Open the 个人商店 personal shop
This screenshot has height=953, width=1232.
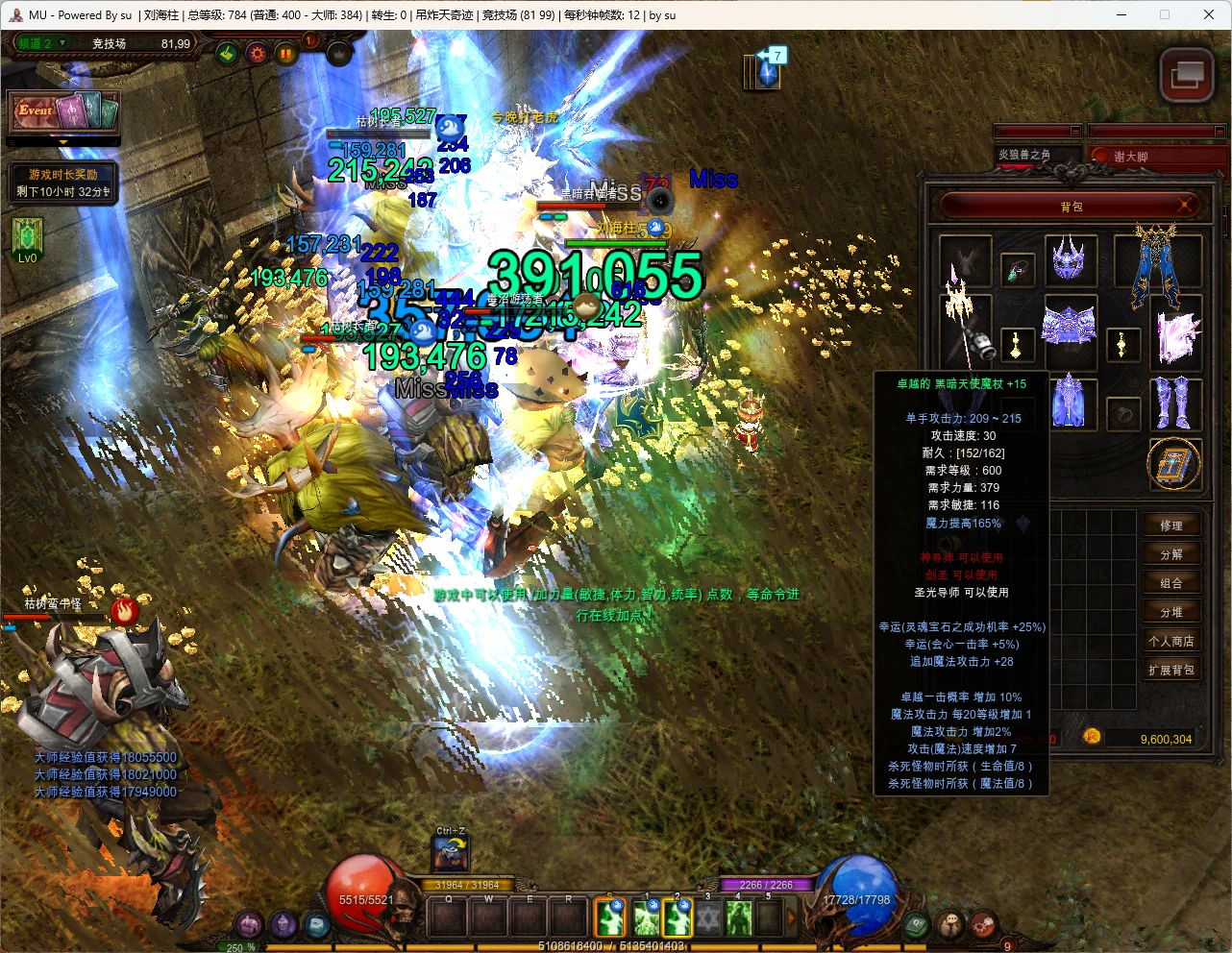point(1170,641)
